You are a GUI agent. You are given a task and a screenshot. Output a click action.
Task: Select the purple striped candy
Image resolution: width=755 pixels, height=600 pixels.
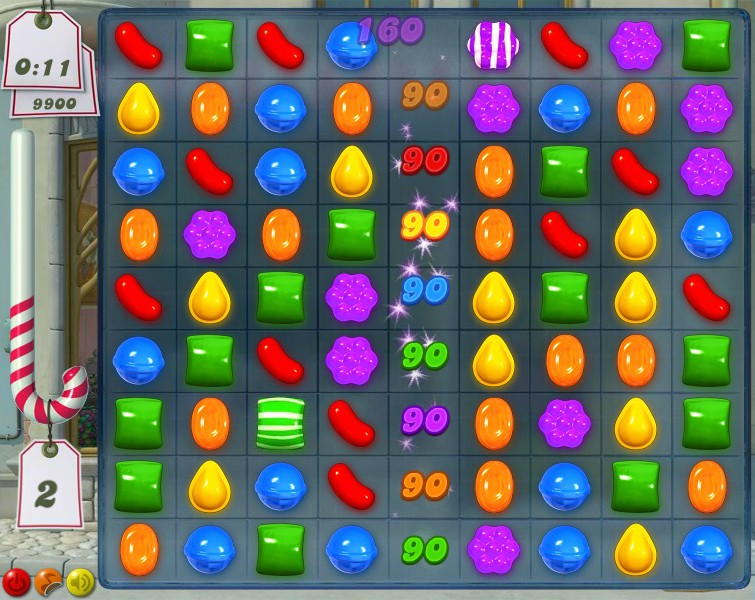coord(493,45)
